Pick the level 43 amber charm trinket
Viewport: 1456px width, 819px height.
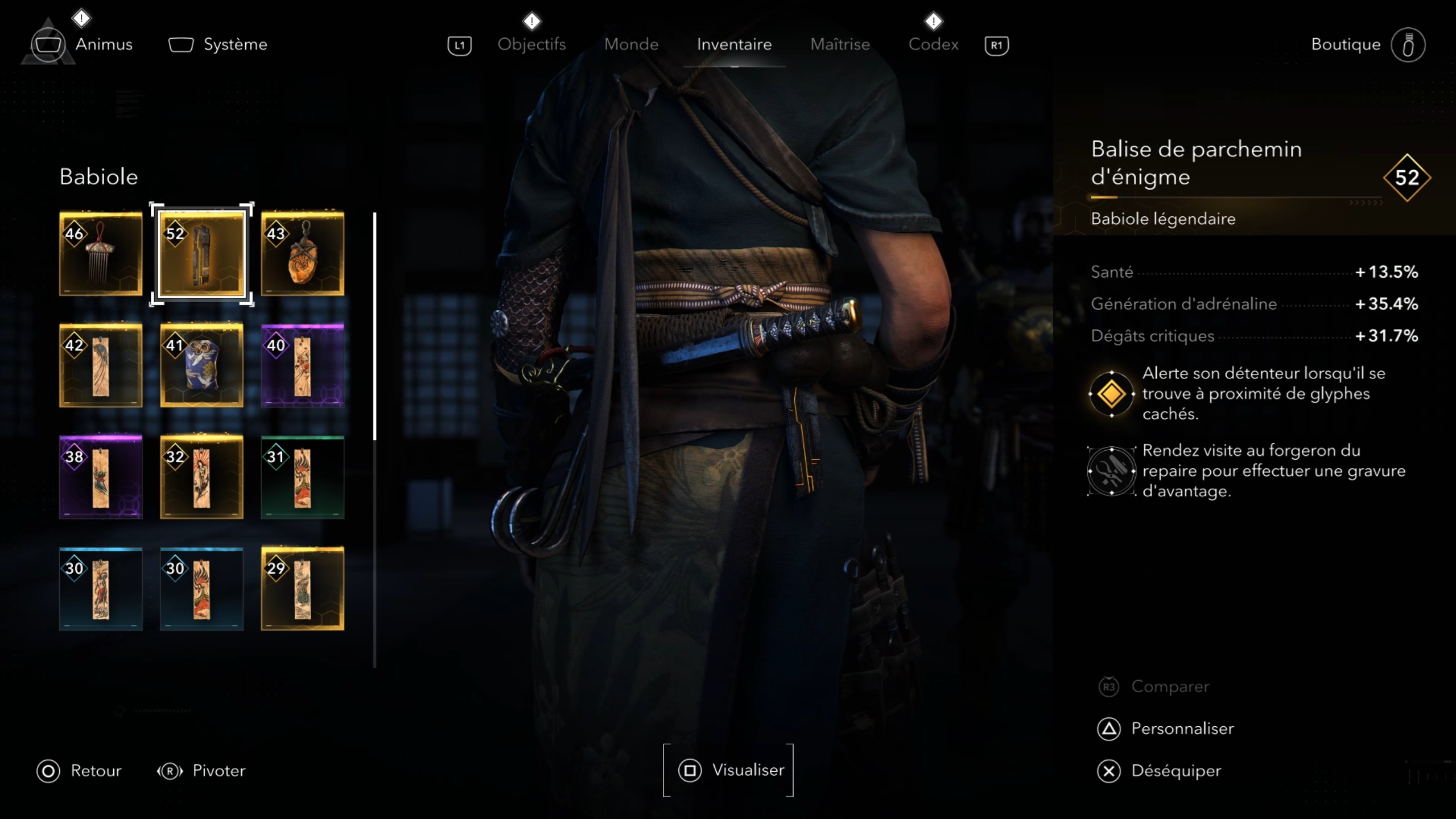click(302, 253)
